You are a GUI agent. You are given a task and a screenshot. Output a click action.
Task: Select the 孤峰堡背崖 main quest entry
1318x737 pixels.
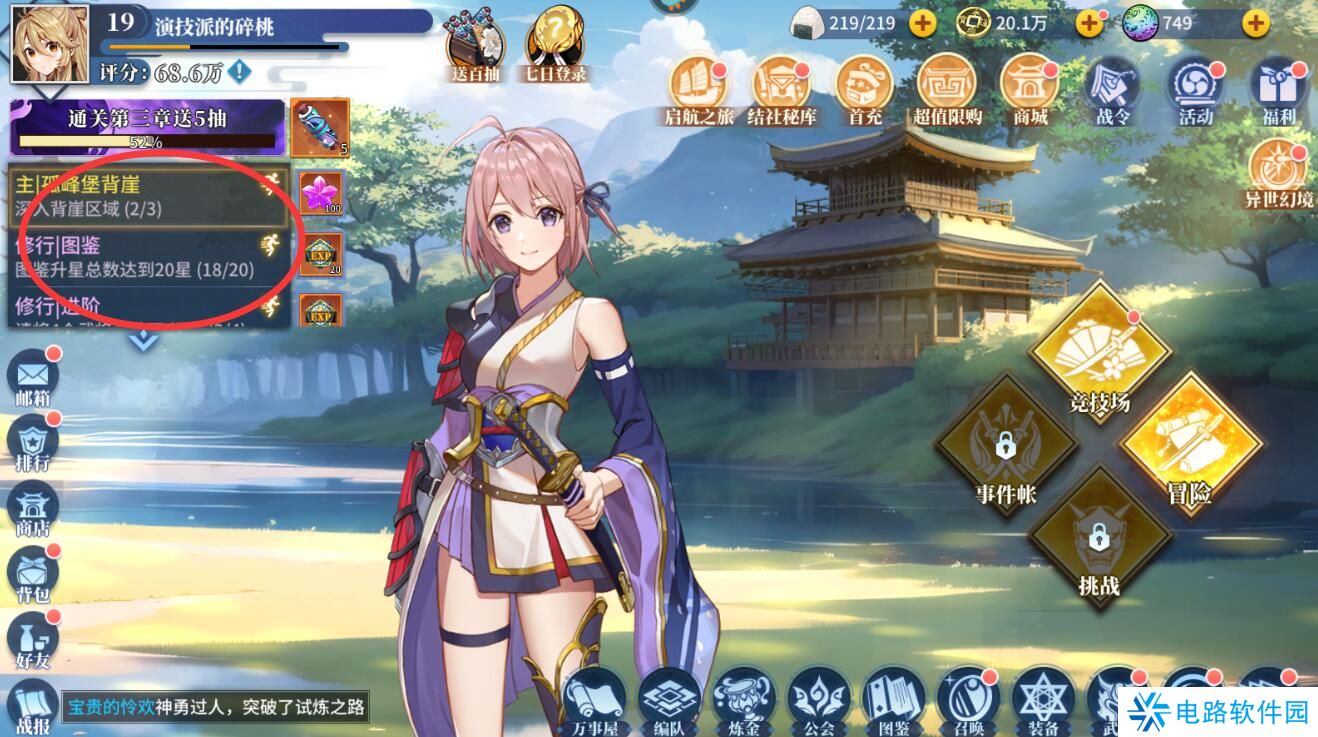coord(140,196)
